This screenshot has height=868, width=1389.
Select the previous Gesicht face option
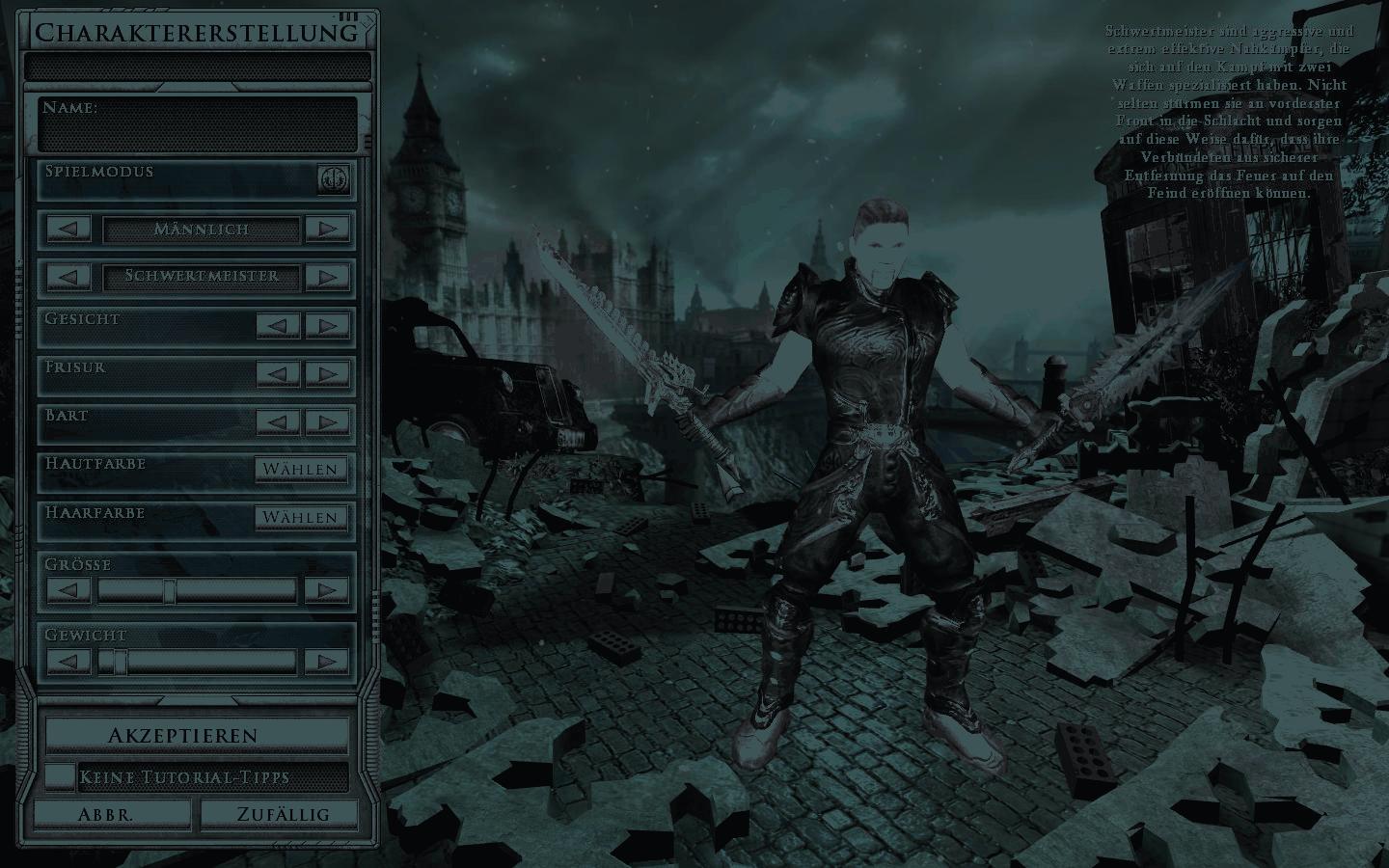coord(278,325)
